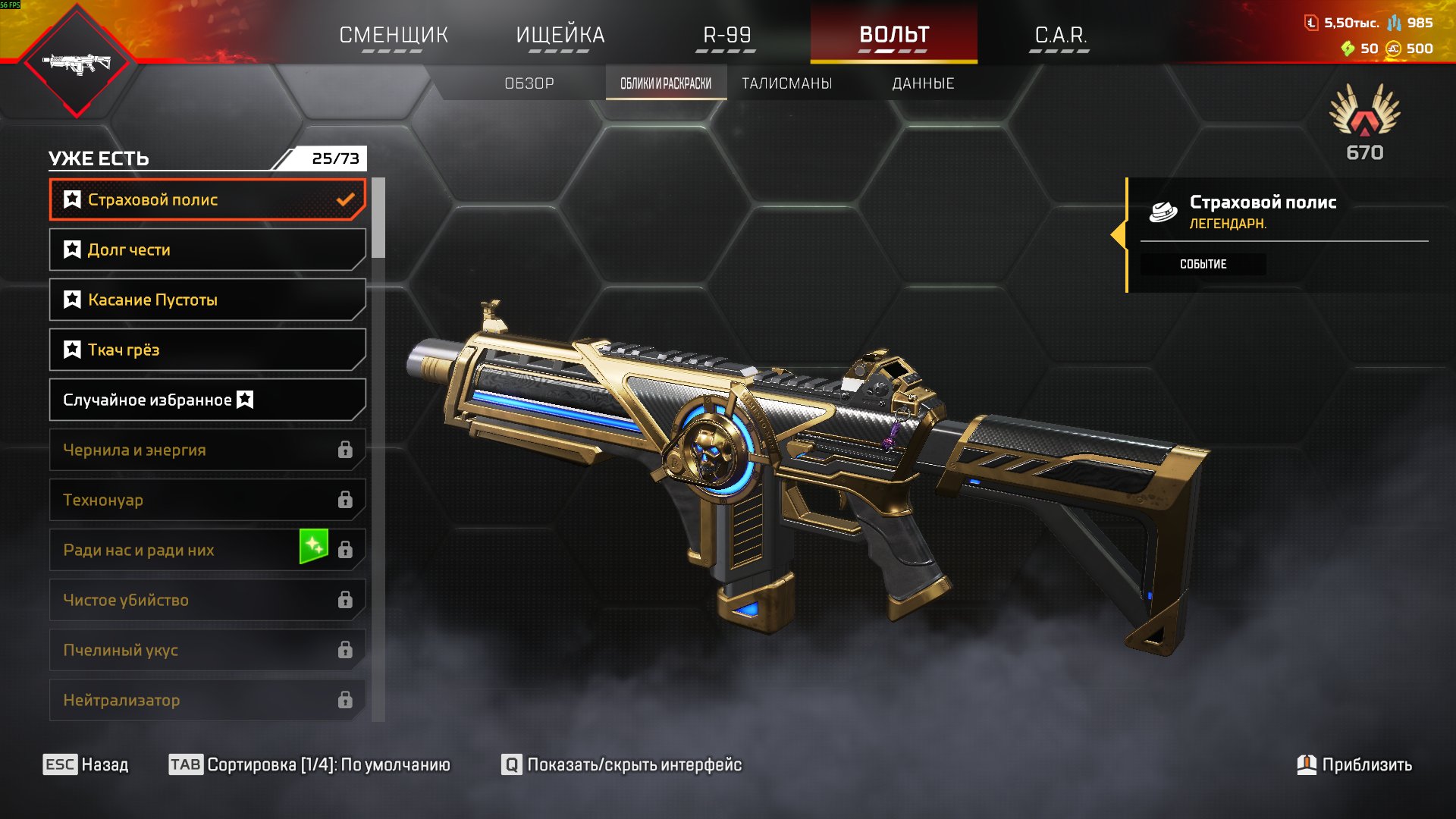Image resolution: width=1456 pixels, height=819 pixels.
Task: Preview the locked Чернила и энергия skin
Action: (207, 450)
